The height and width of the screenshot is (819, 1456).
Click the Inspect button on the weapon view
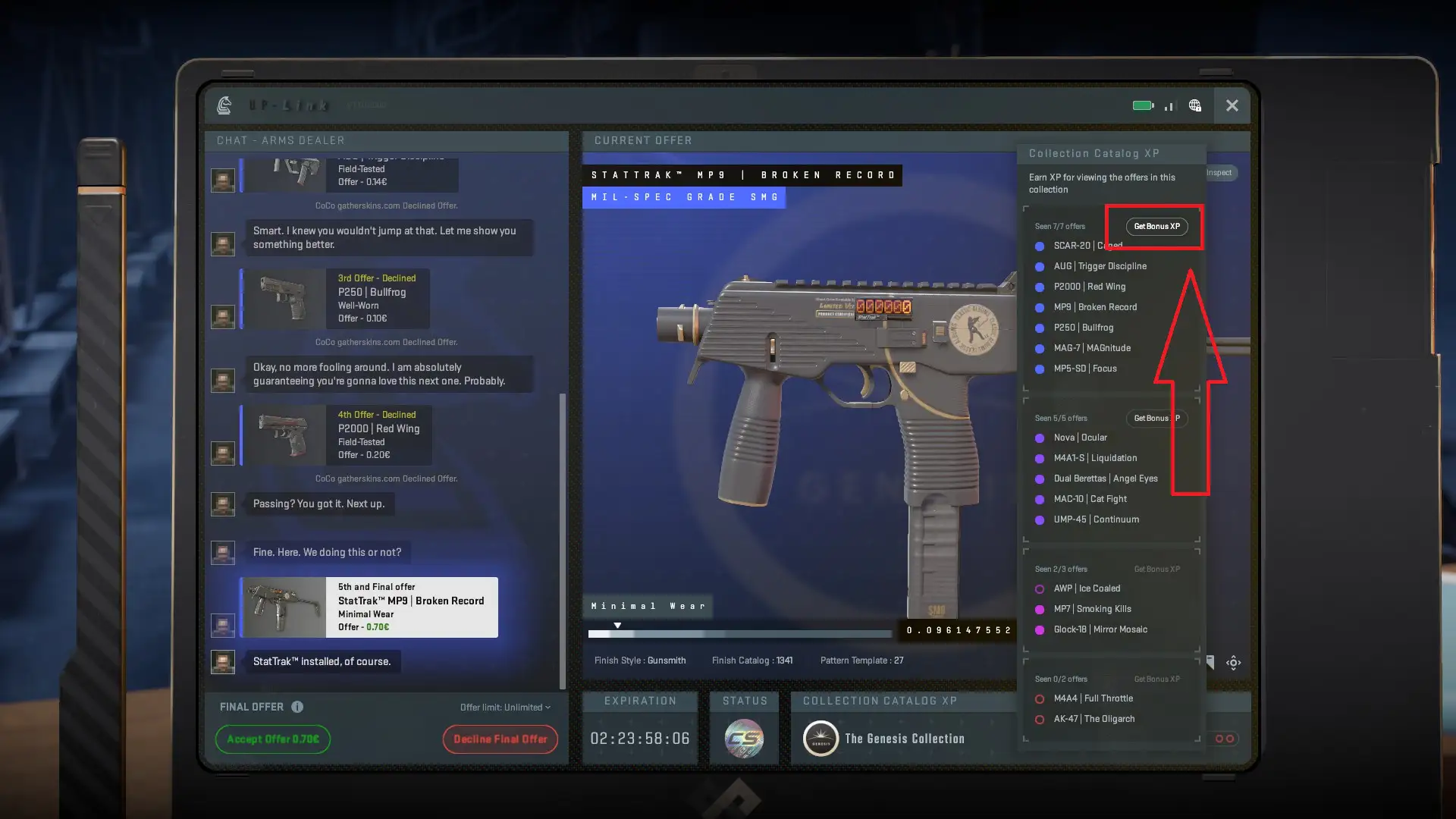pos(1219,173)
